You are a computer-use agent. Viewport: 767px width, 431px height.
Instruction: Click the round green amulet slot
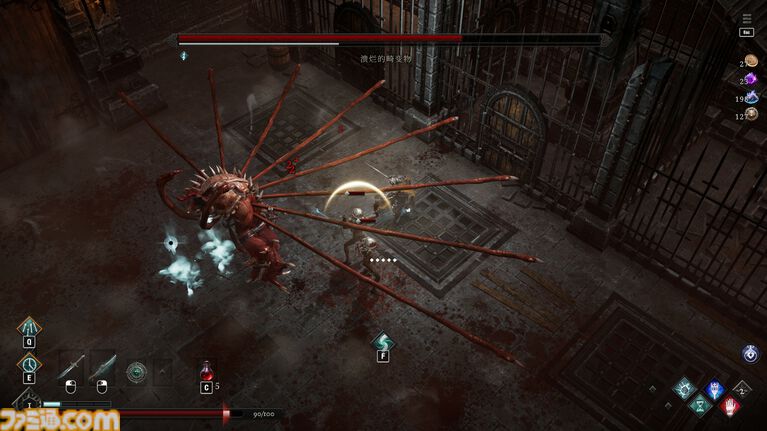tap(136, 371)
